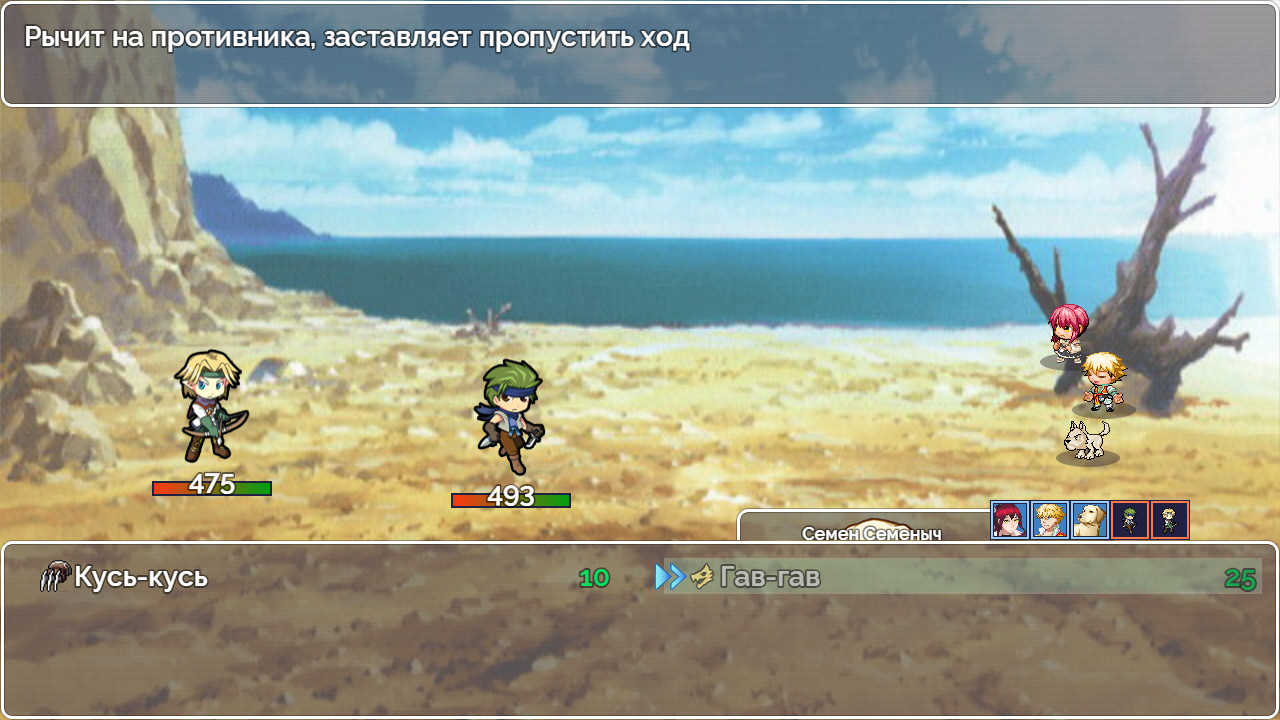Click the Семен Семеныч name plate

[873, 531]
